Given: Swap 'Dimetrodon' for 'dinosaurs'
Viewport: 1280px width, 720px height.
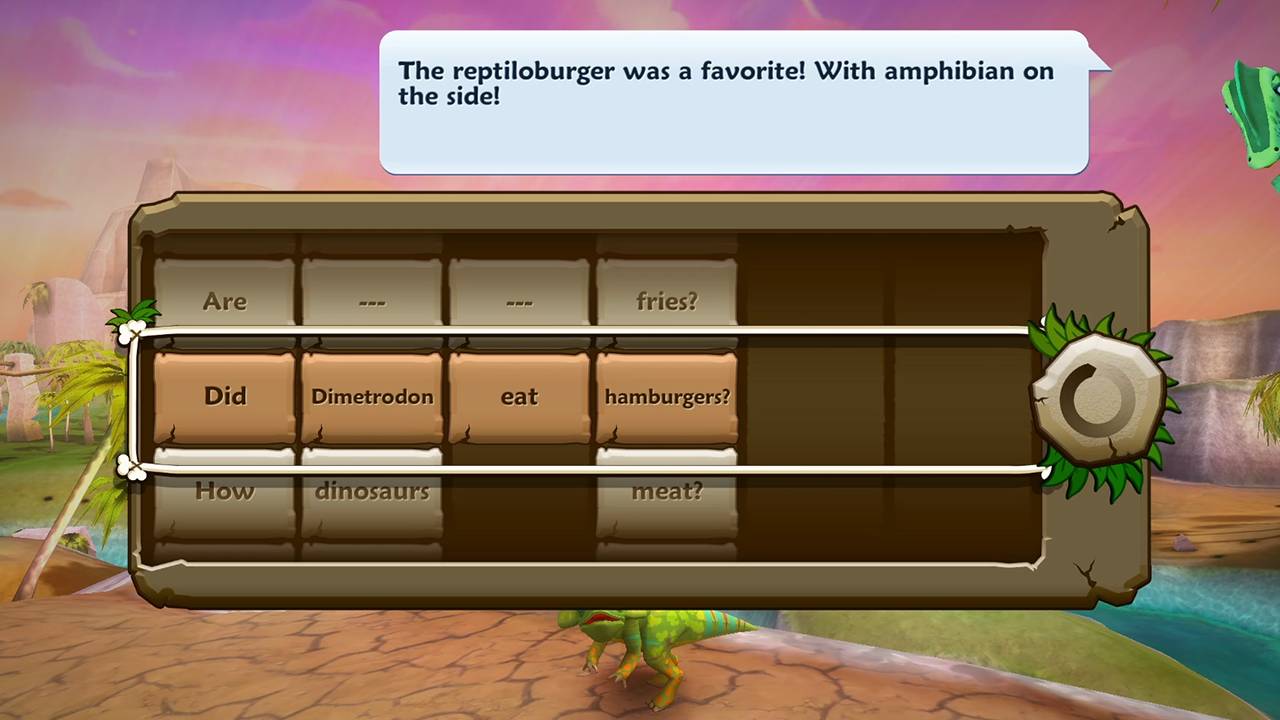Looking at the screenshot, I should 371,490.
